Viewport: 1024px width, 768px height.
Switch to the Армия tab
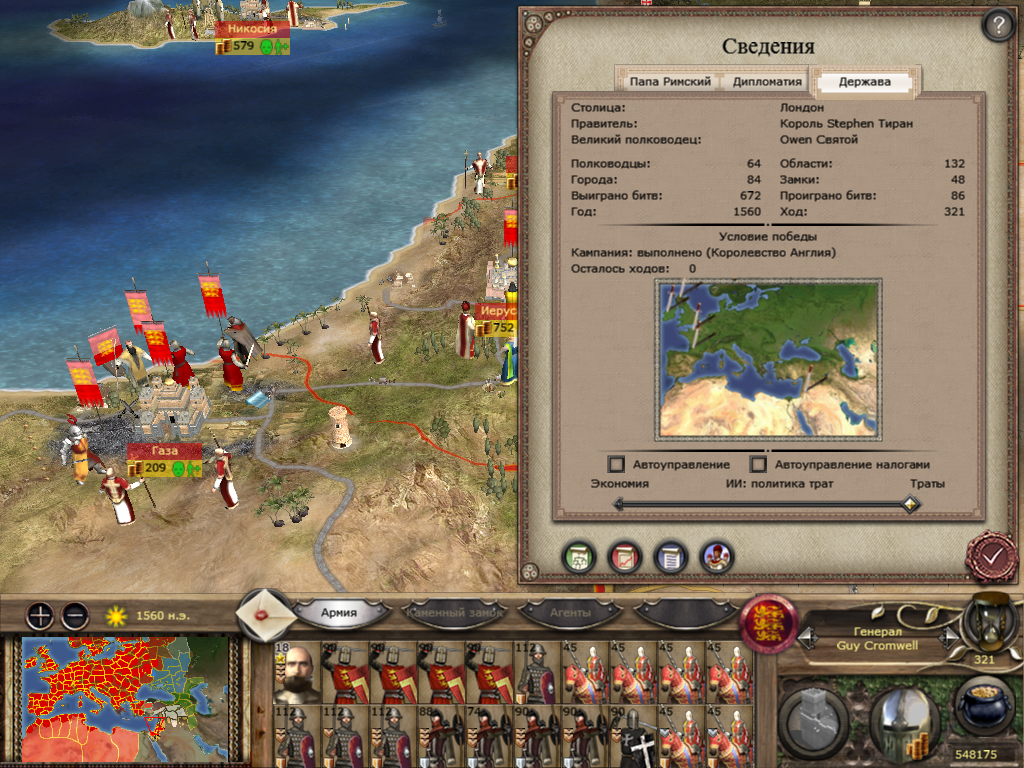click(x=340, y=612)
